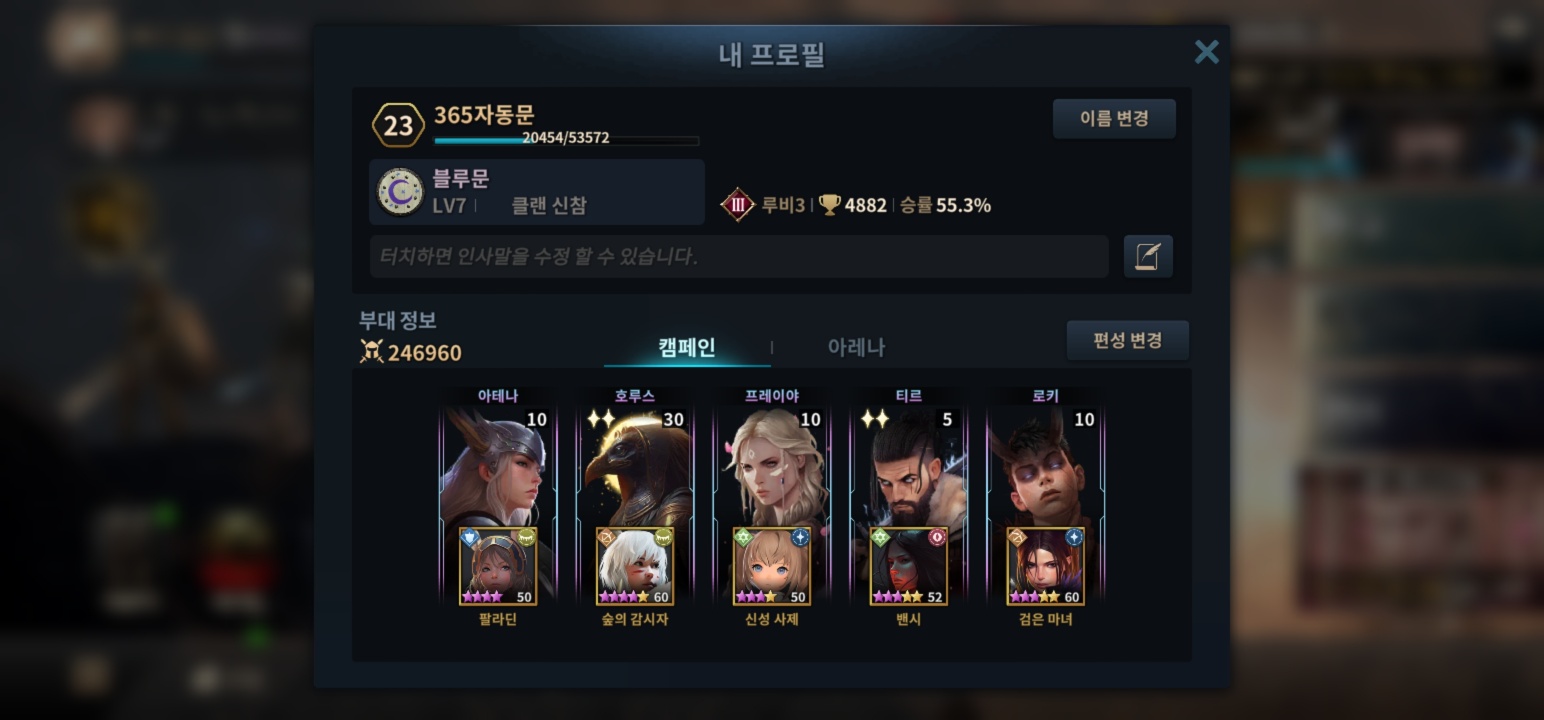
Task: Tap the 팔라딘 unit portrait
Action: tap(497, 567)
